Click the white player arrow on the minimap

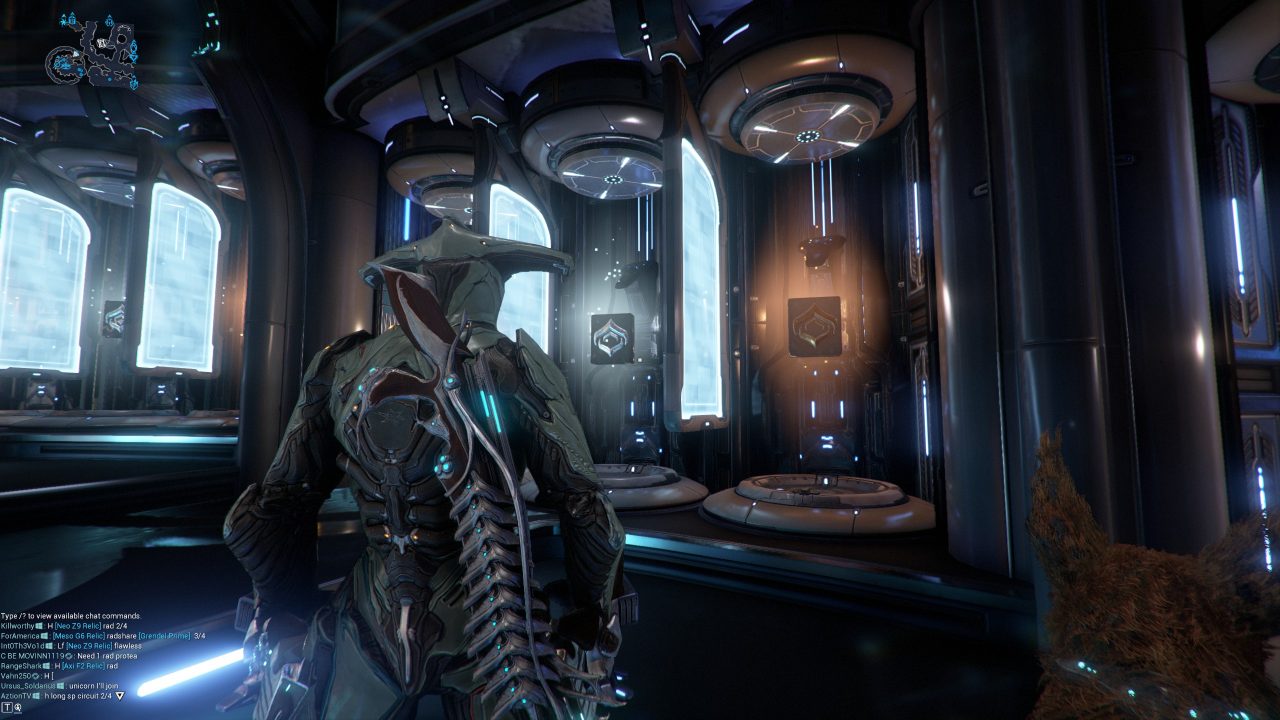pos(76,53)
